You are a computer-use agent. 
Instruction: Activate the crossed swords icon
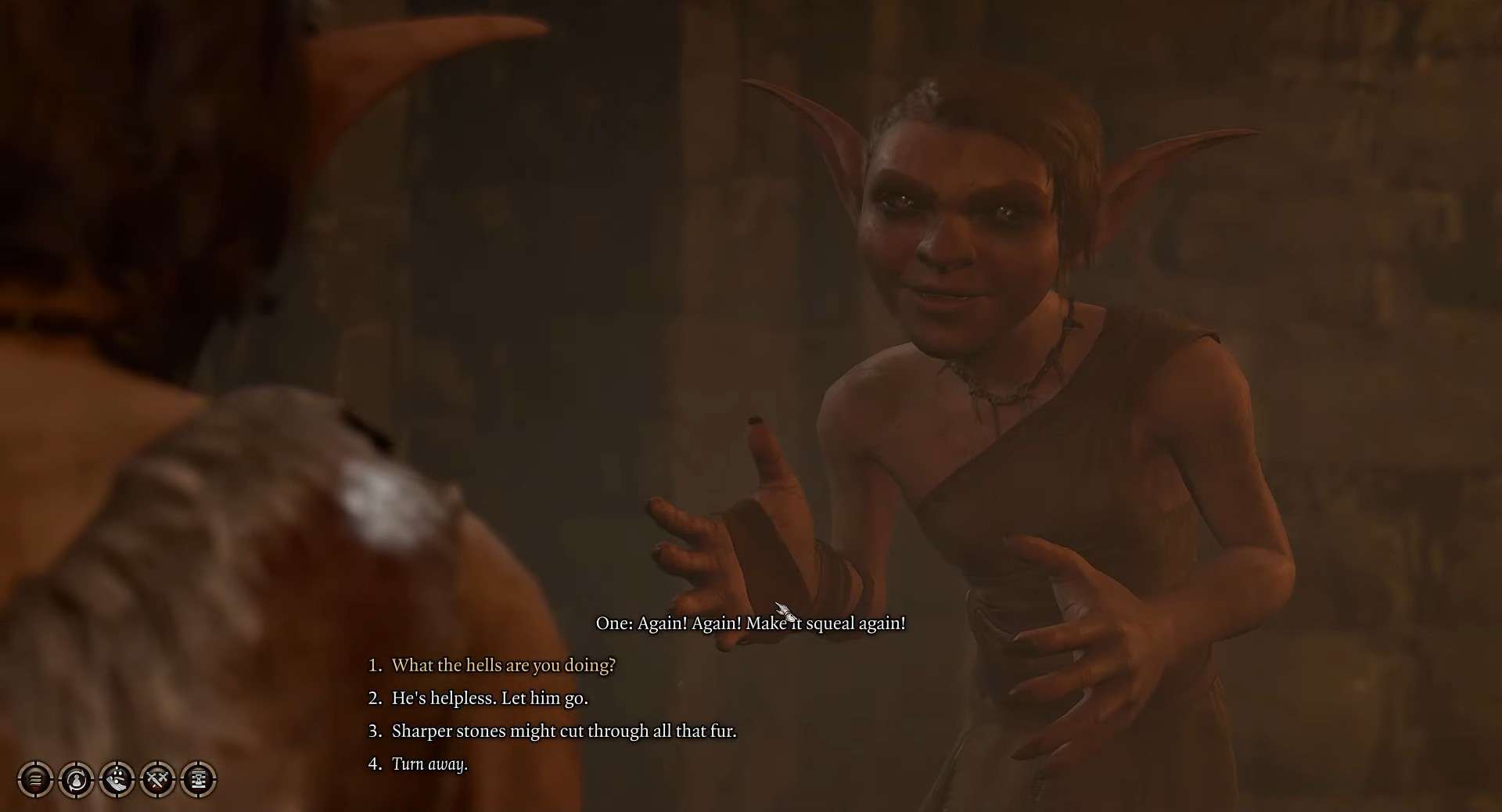[x=157, y=779]
